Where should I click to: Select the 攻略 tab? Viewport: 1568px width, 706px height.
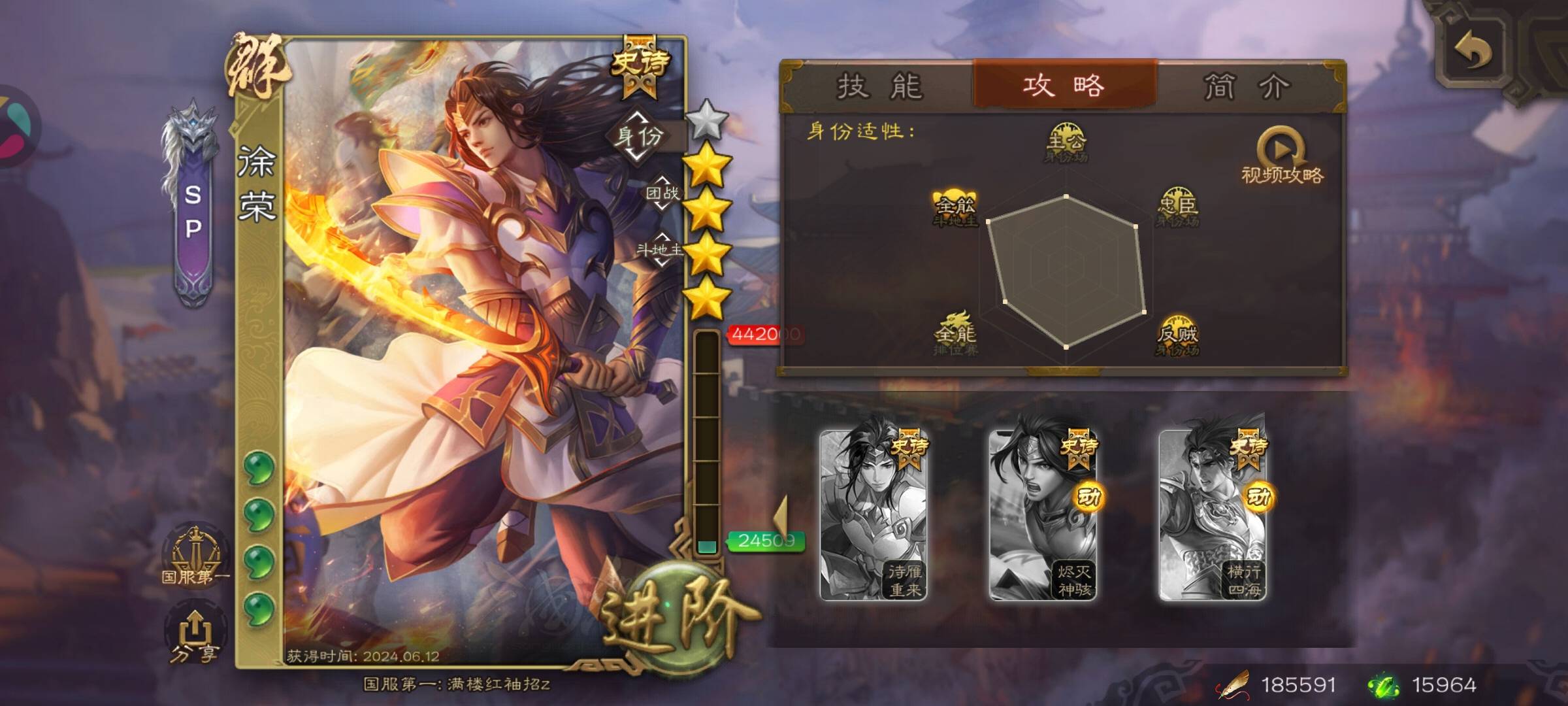[1064, 86]
